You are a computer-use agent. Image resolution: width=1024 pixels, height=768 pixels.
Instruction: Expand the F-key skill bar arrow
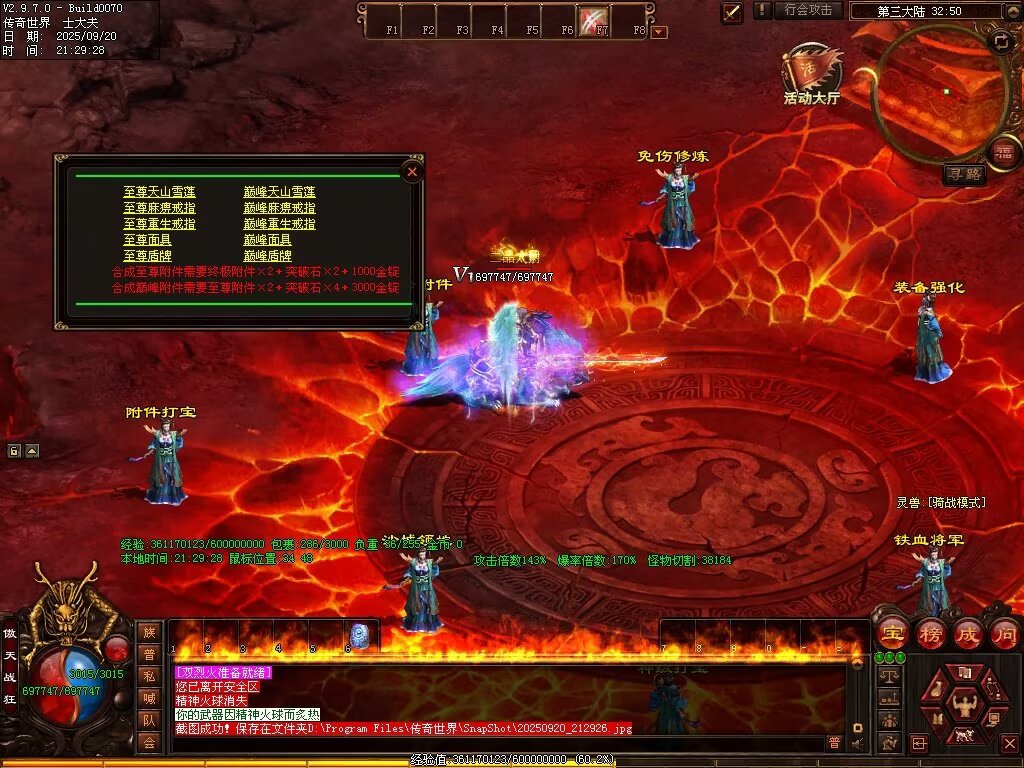coord(659,32)
